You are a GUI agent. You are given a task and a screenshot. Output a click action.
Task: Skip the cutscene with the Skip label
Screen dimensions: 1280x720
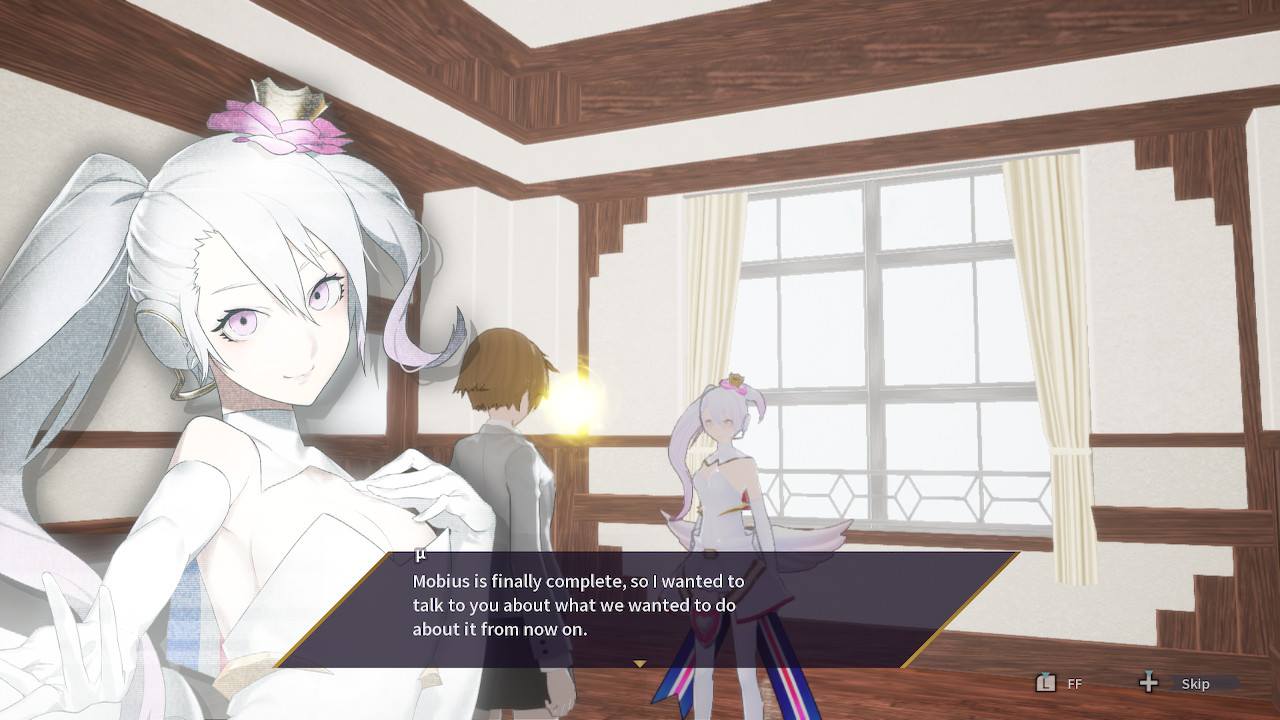coord(1195,684)
